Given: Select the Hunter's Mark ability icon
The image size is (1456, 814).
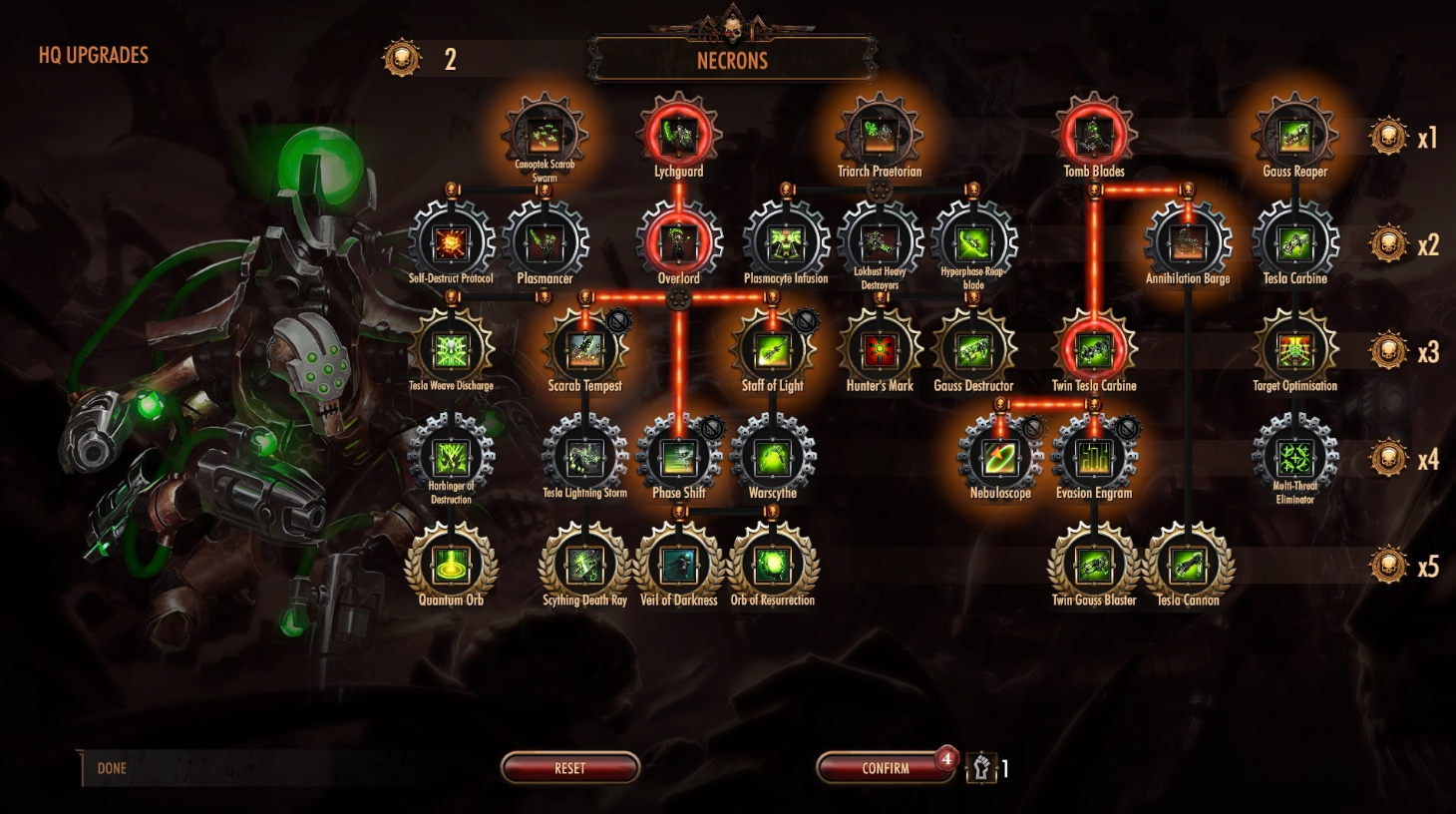Looking at the screenshot, I should click(879, 349).
